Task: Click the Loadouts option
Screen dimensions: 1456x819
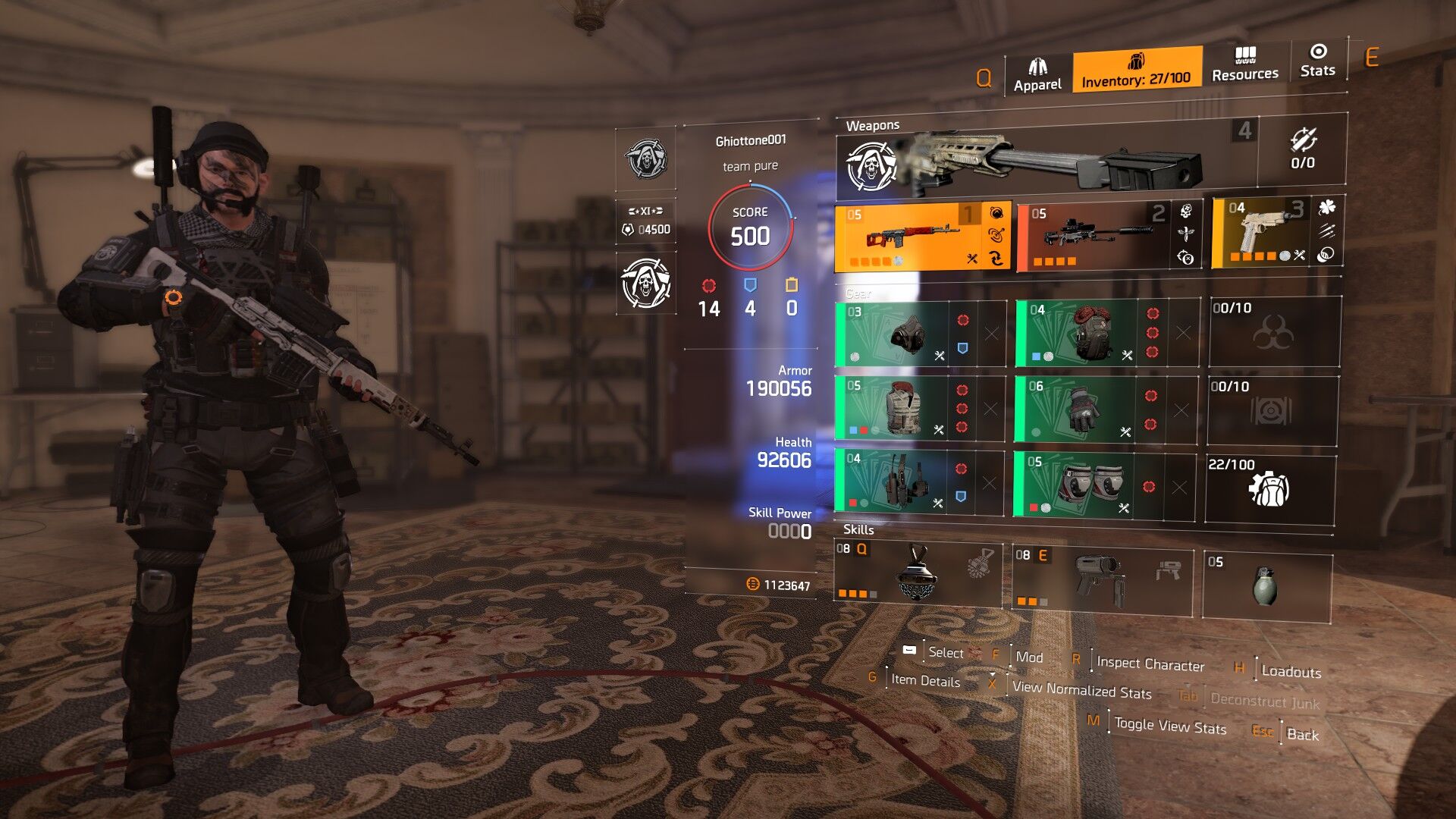Action: [1291, 672]
